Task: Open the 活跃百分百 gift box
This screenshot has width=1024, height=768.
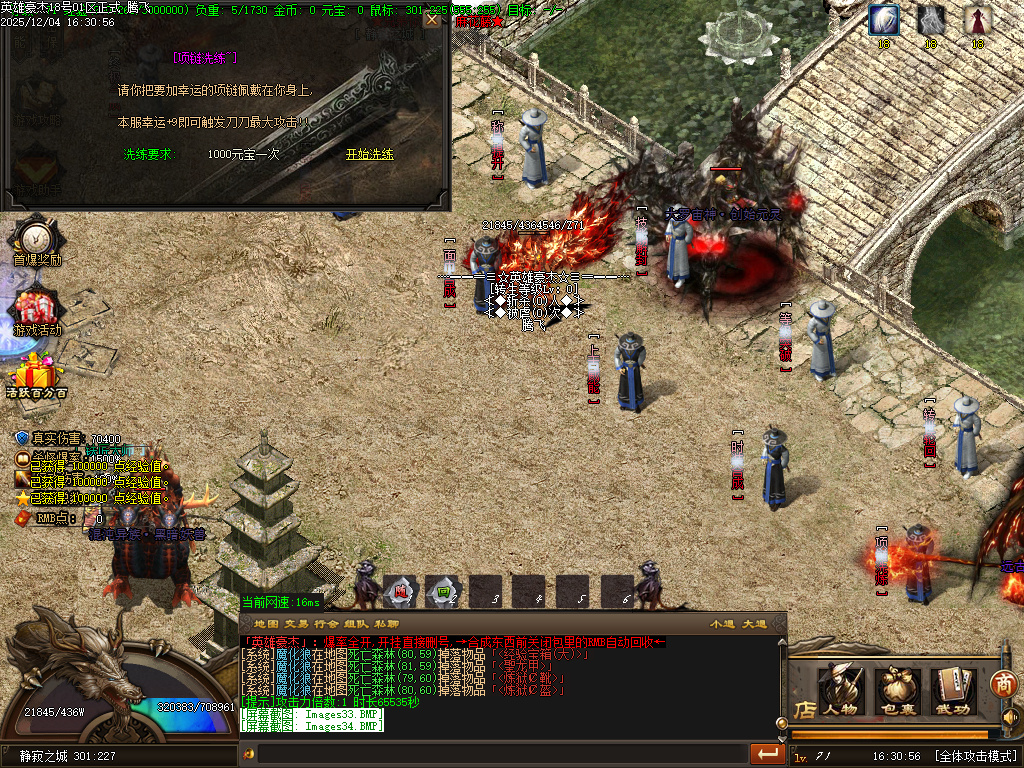Action: (36, 376)
